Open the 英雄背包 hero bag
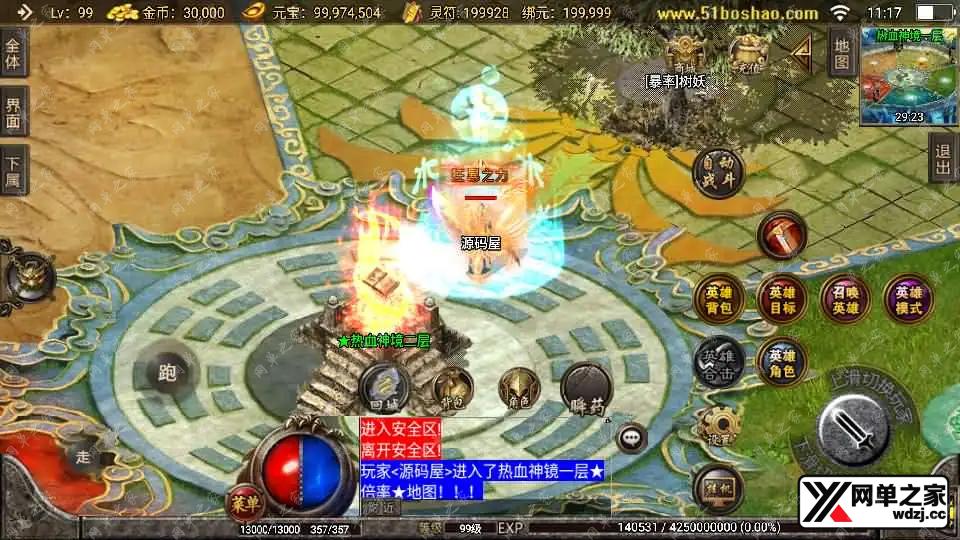The width and height of the screenshot is (960, 540). [720, 300]
